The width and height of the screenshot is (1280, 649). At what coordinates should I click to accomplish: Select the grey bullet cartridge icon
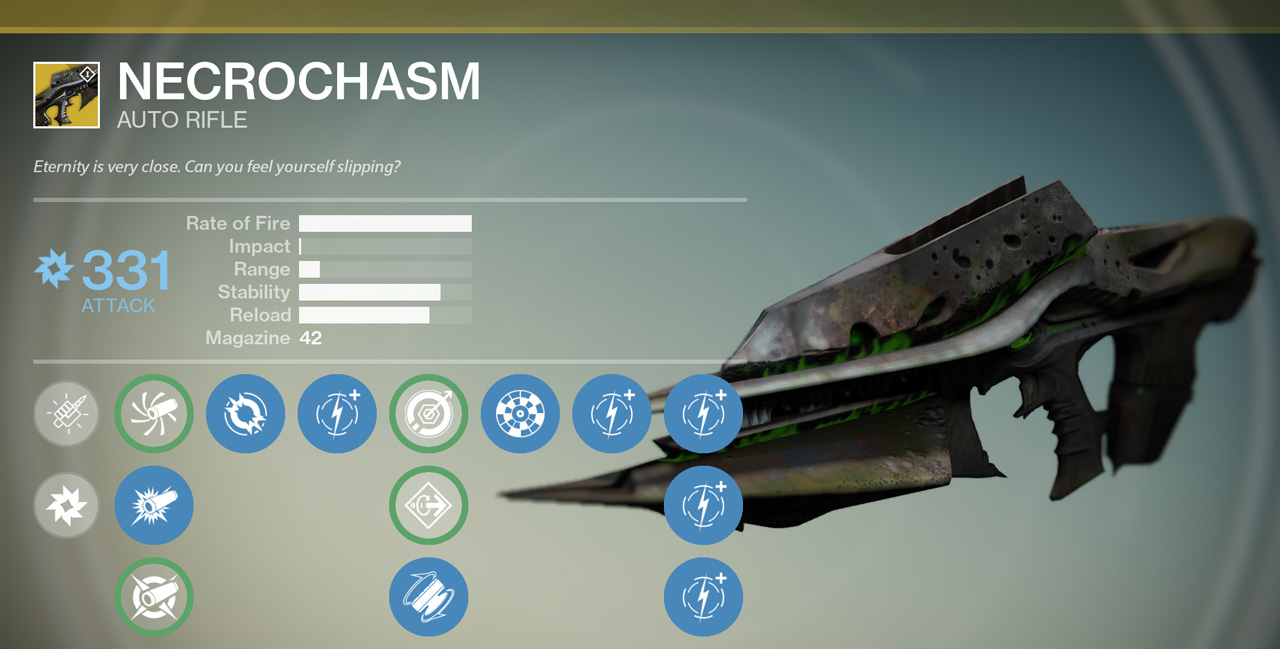click(66, 413)
